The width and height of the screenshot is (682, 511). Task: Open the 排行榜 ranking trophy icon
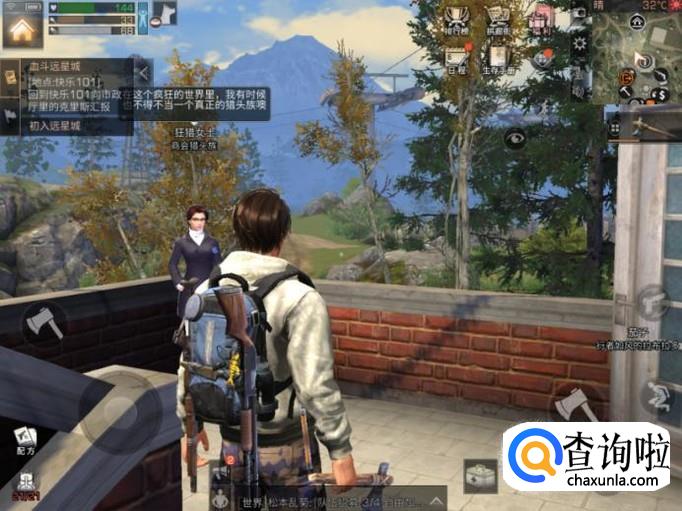(x=456, y=20)
